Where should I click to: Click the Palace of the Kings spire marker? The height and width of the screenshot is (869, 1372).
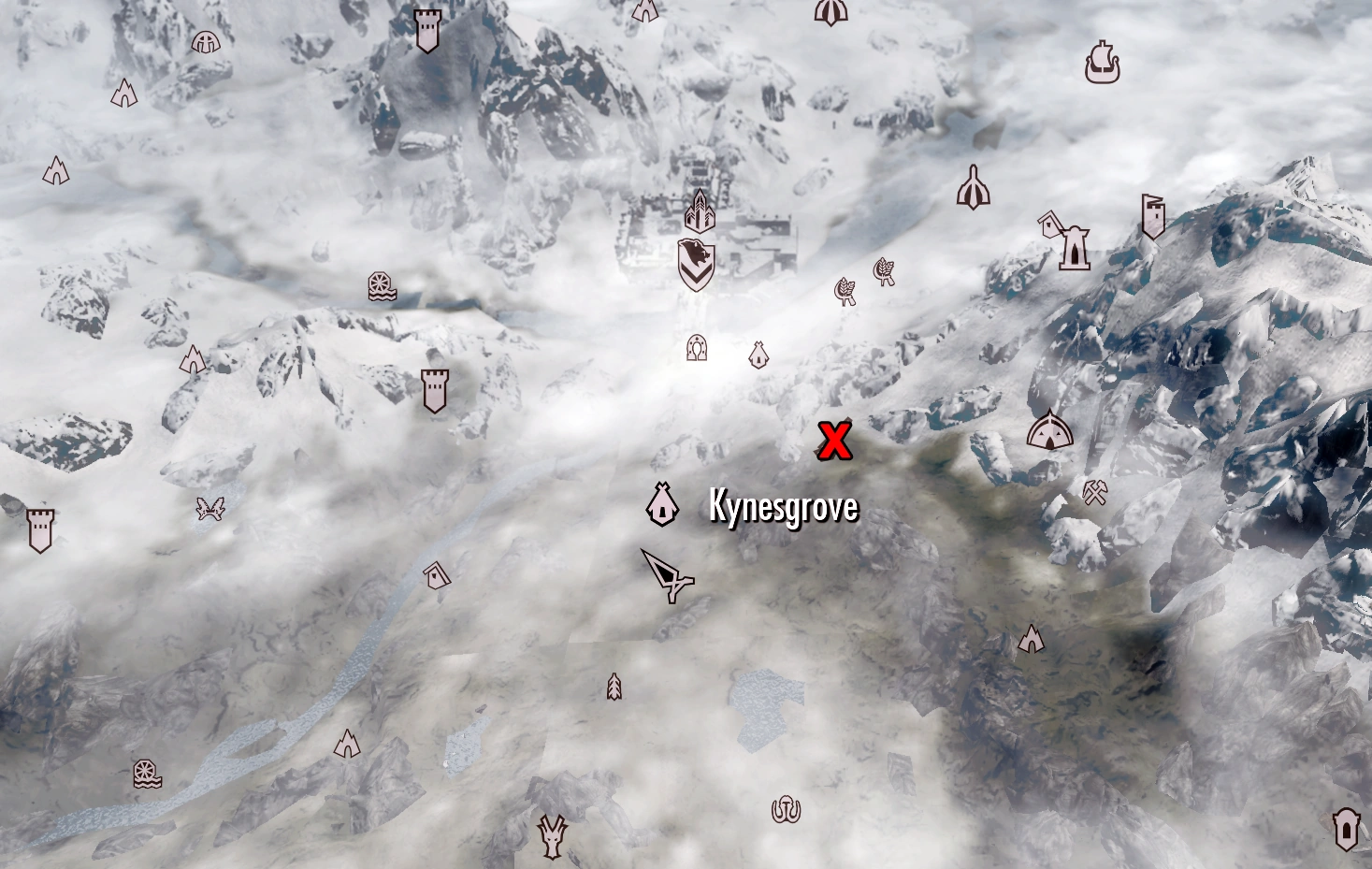tap(698, 211)
